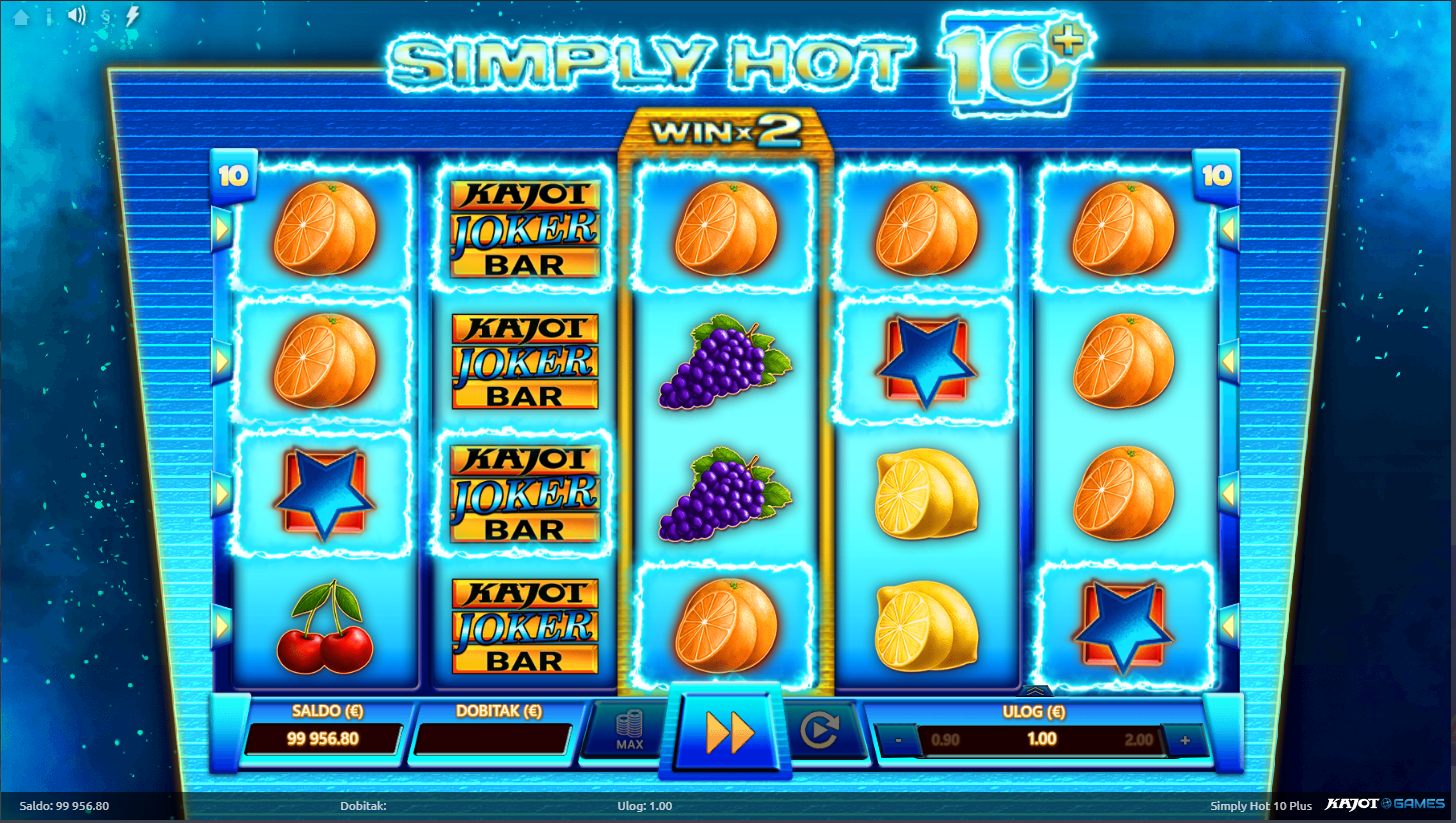1456x823 pixels.
Task: Increase the bet with the plus button
Action: pyautogui.click(x=1185, y=741)
